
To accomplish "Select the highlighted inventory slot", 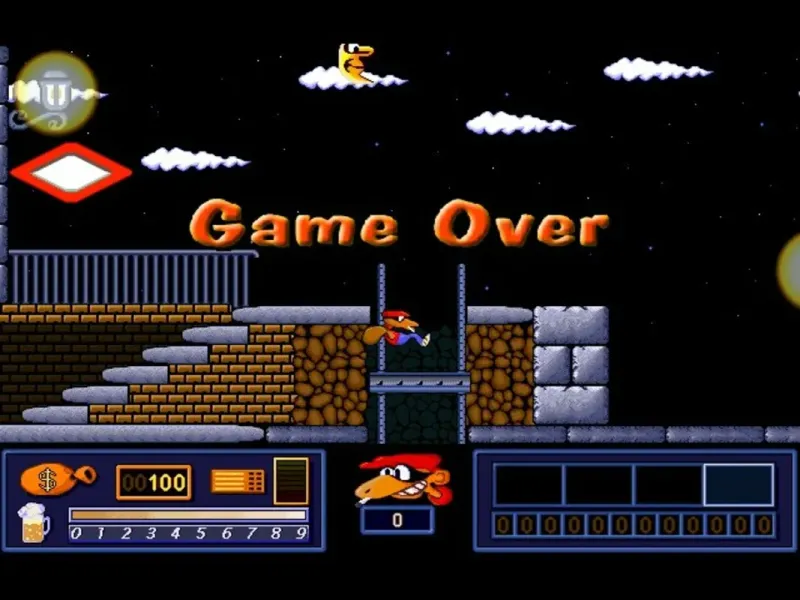I will (738, 485).
